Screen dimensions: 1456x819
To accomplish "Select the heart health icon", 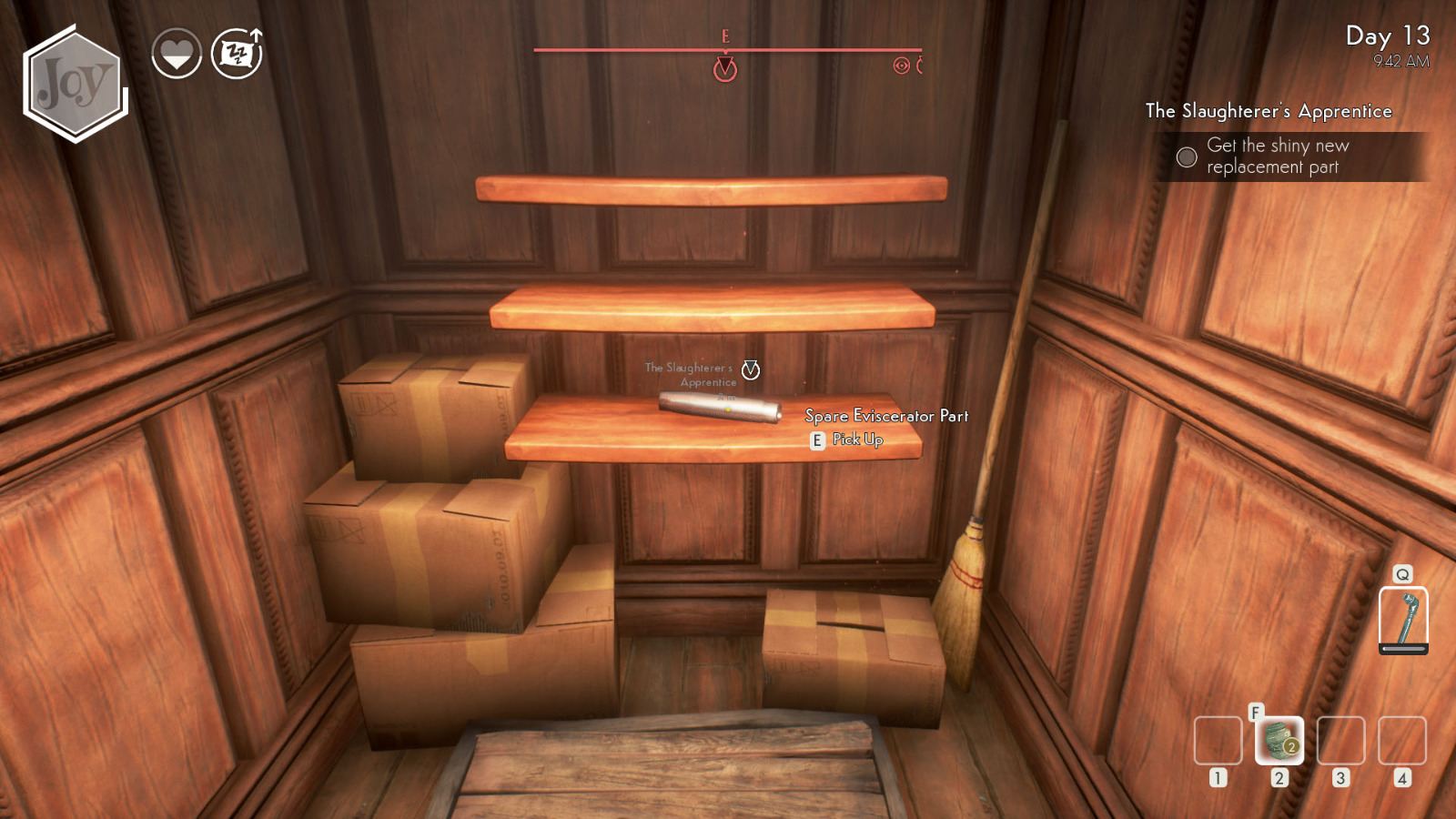I will tap(177, 53).
